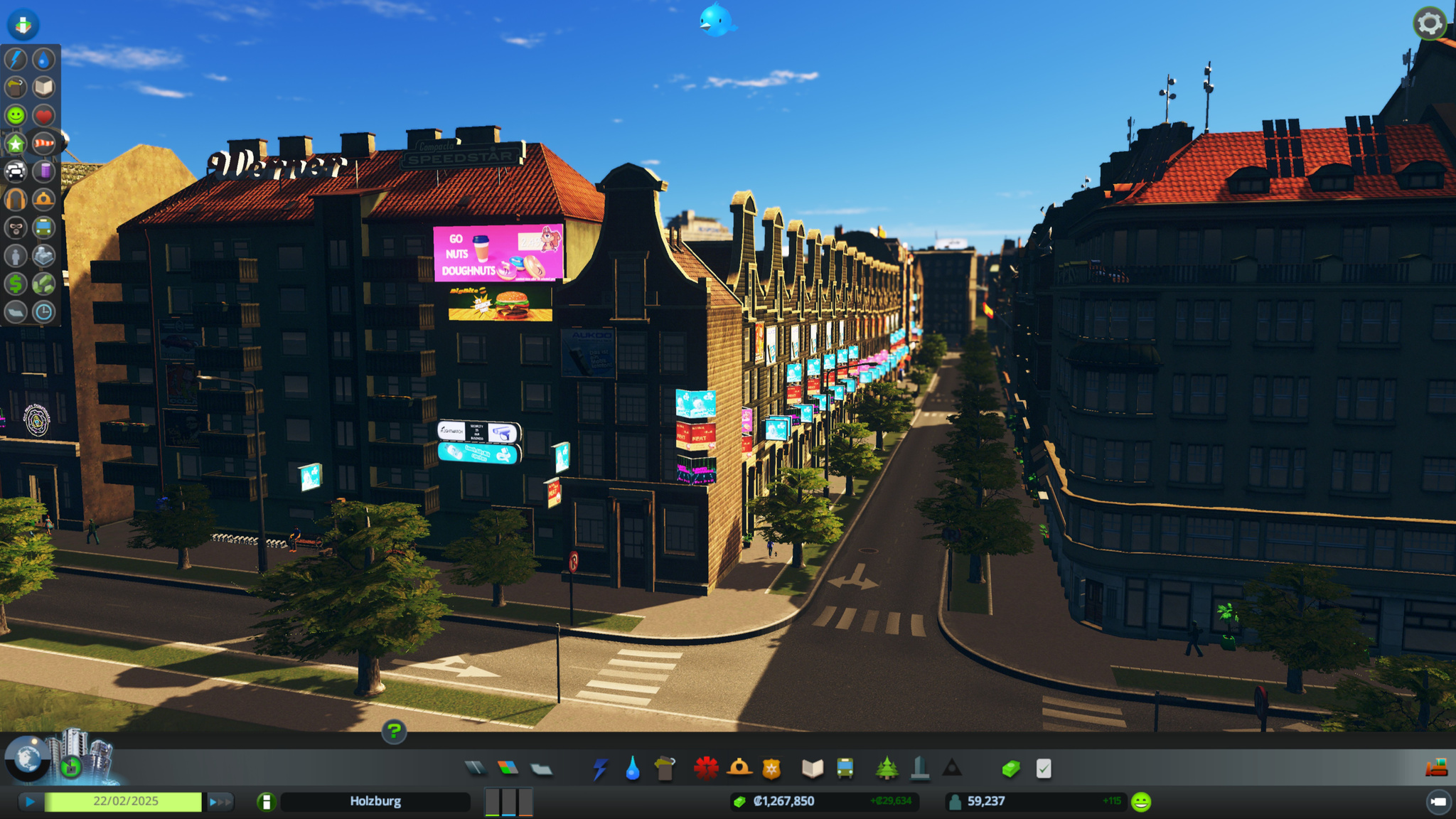
Task: Show the water info view
Action: pyautogui.click(x=43, y=60)
